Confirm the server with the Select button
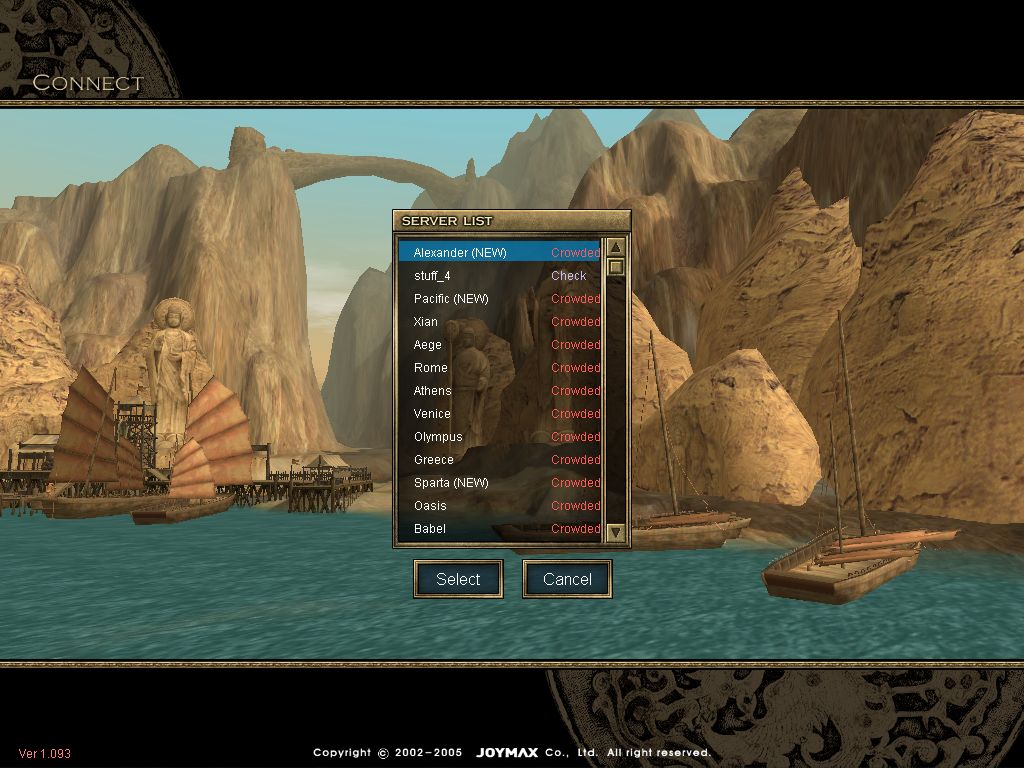 [458, 579]
